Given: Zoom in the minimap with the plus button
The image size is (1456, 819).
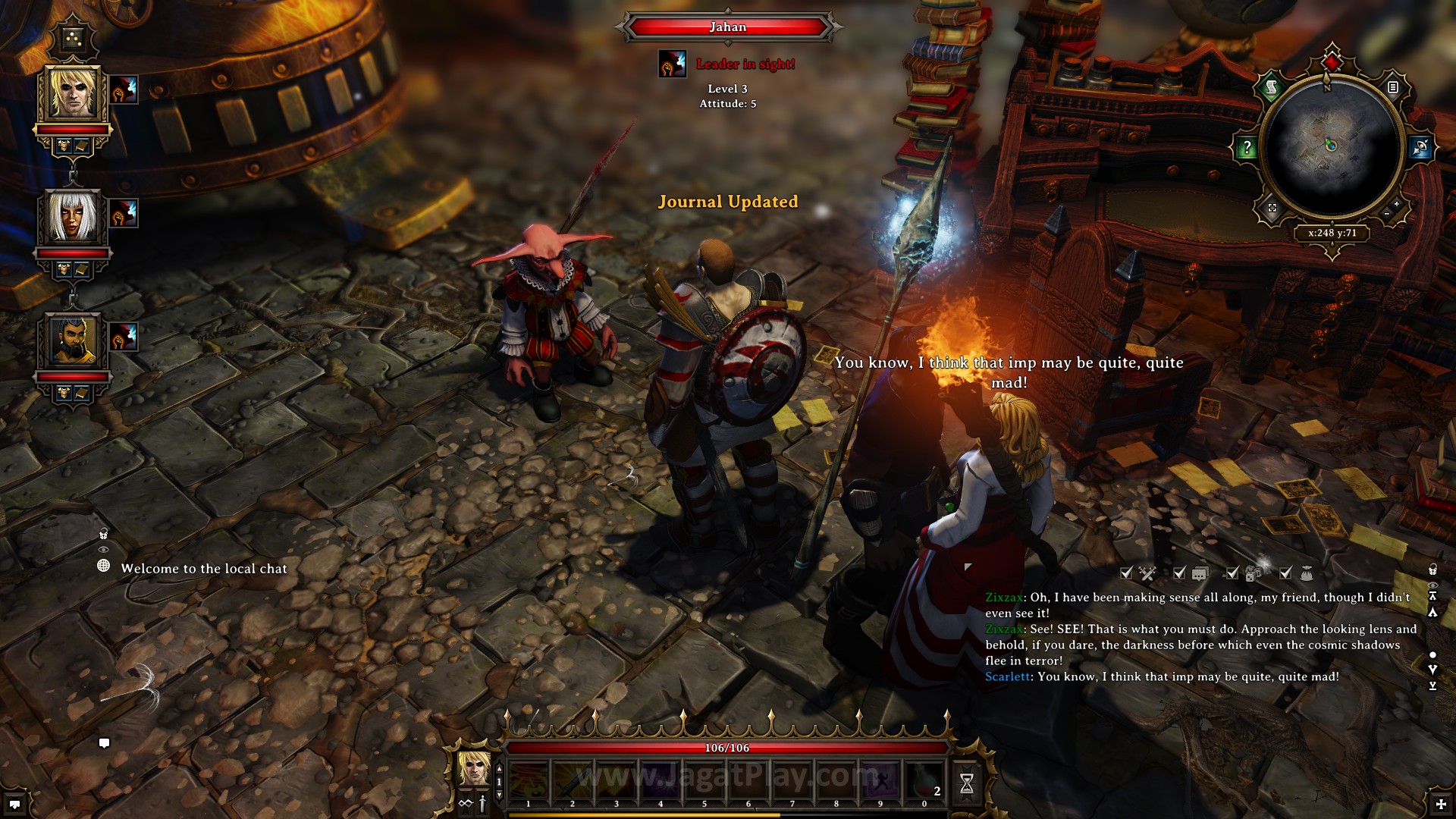Looking at the screenshot, I should click(x=1396, y=204).
